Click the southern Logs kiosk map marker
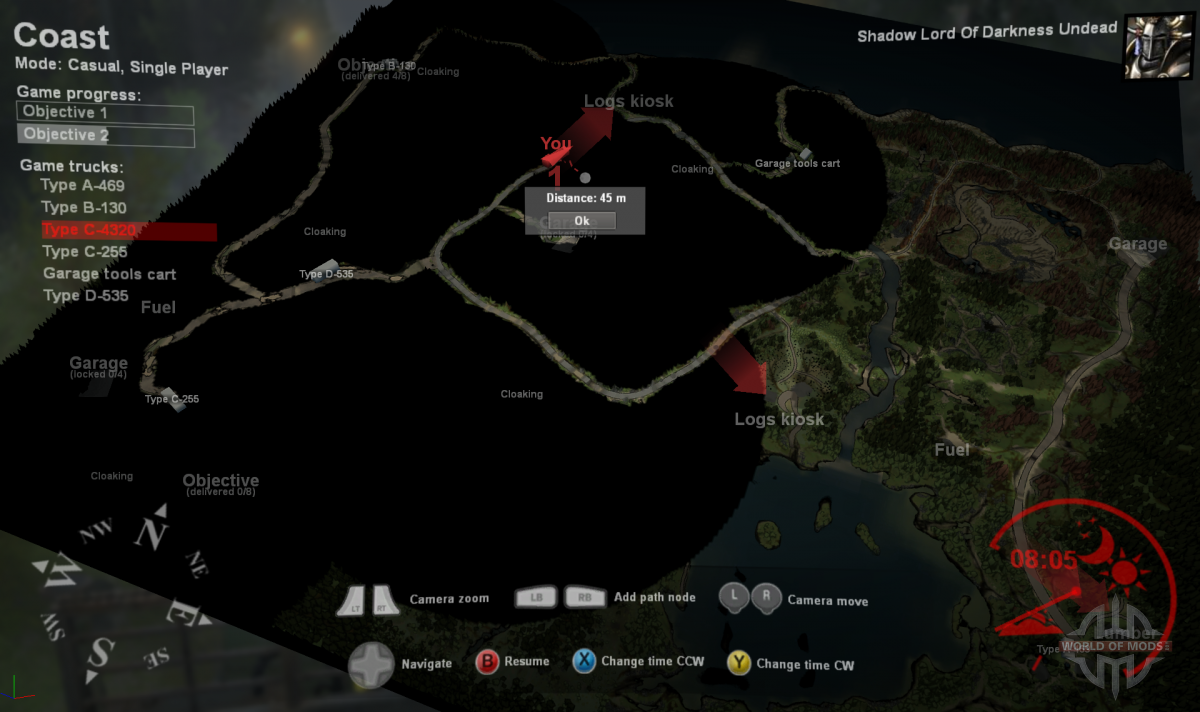 coord(779,419)
